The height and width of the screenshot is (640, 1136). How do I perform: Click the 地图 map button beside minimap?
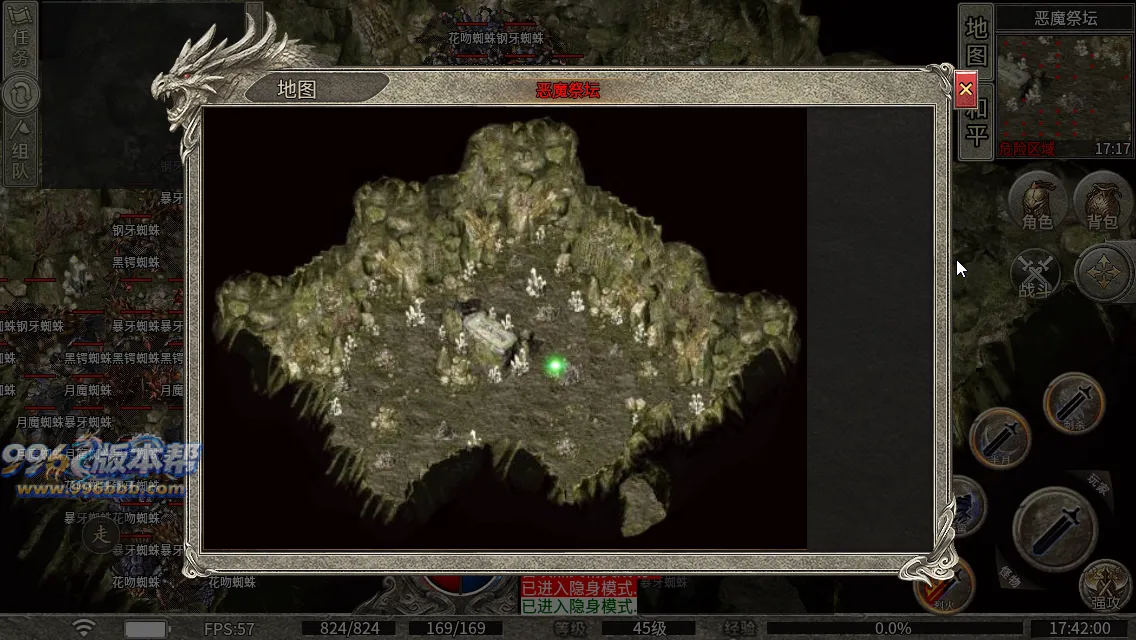(x=976, y=40)
